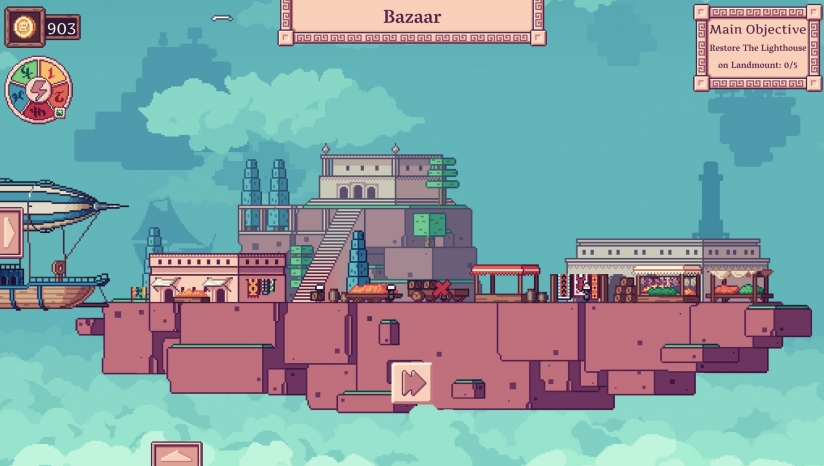Pick the blue rune wheel segment
The image size is (824, 466).
[x=17, y=95]
